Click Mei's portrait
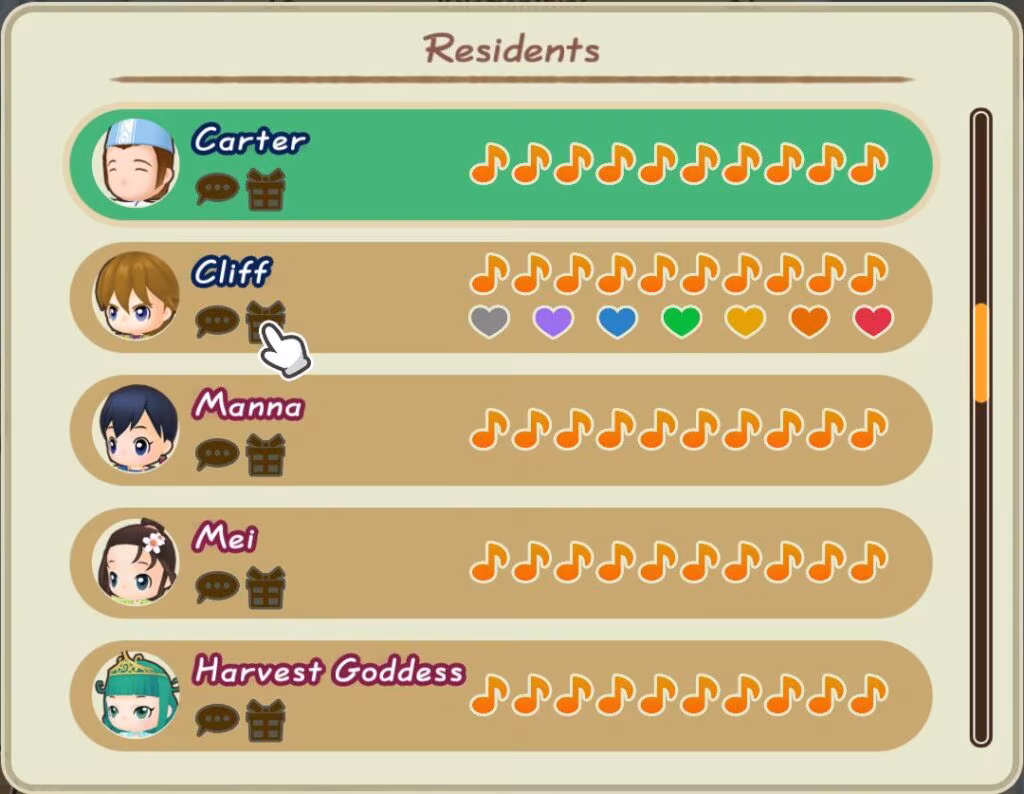 pyautogui.click(x=137, y=562)
